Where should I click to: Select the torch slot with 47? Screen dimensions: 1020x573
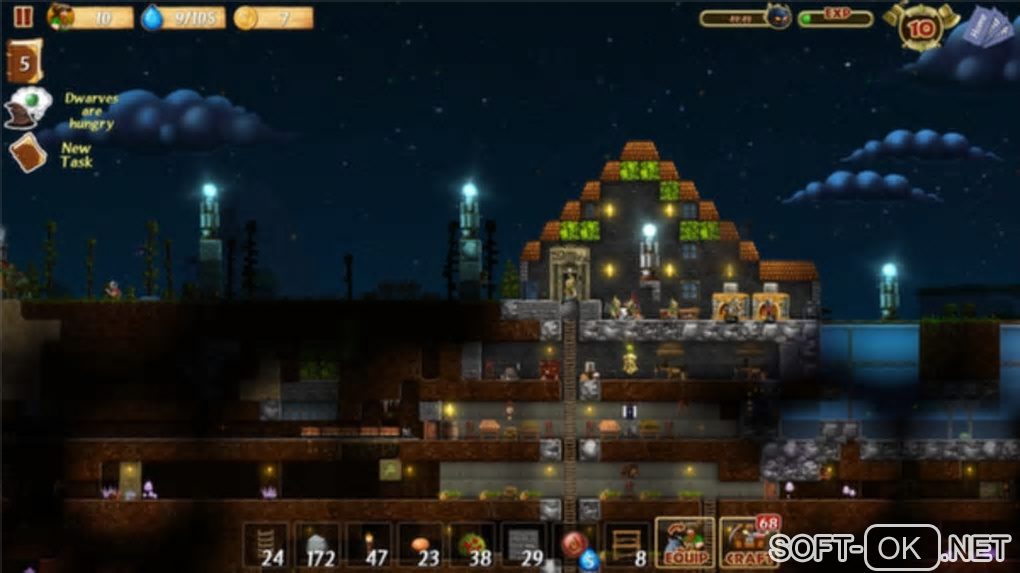tap(369, 544)
